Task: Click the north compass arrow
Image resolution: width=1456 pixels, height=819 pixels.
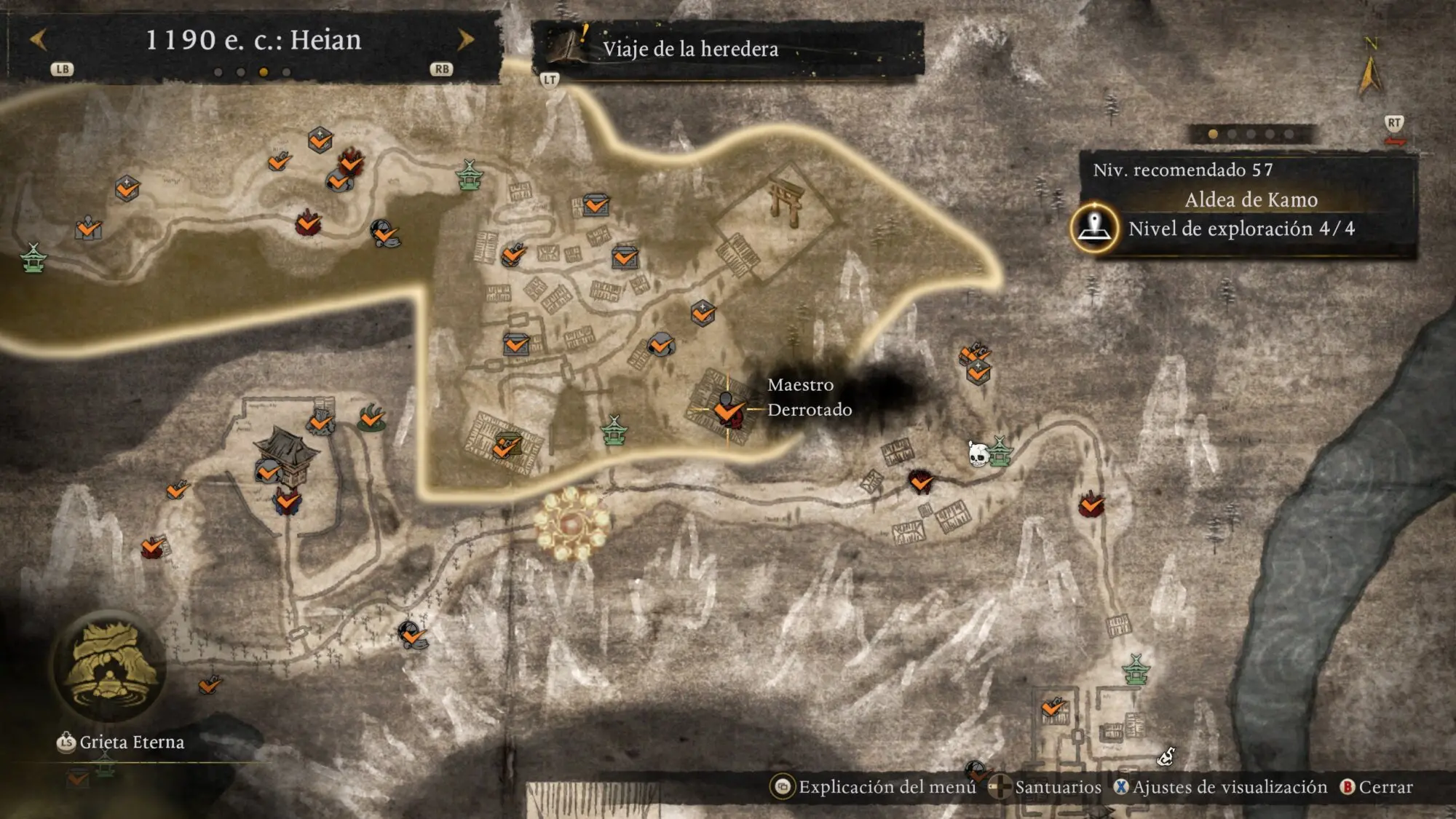Action: (1369, 73)
